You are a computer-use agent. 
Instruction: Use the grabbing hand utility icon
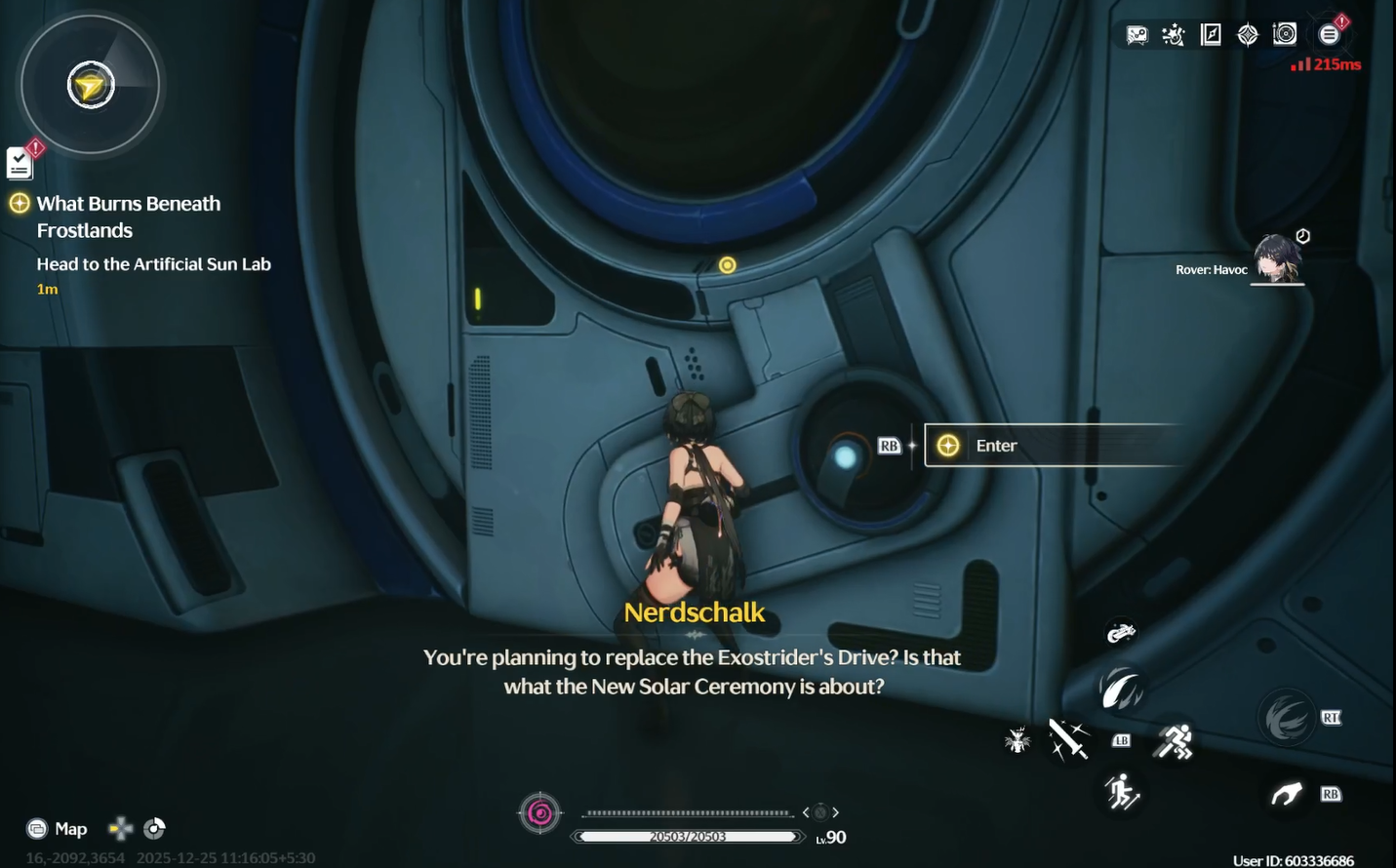click(x=1287, y=795)
